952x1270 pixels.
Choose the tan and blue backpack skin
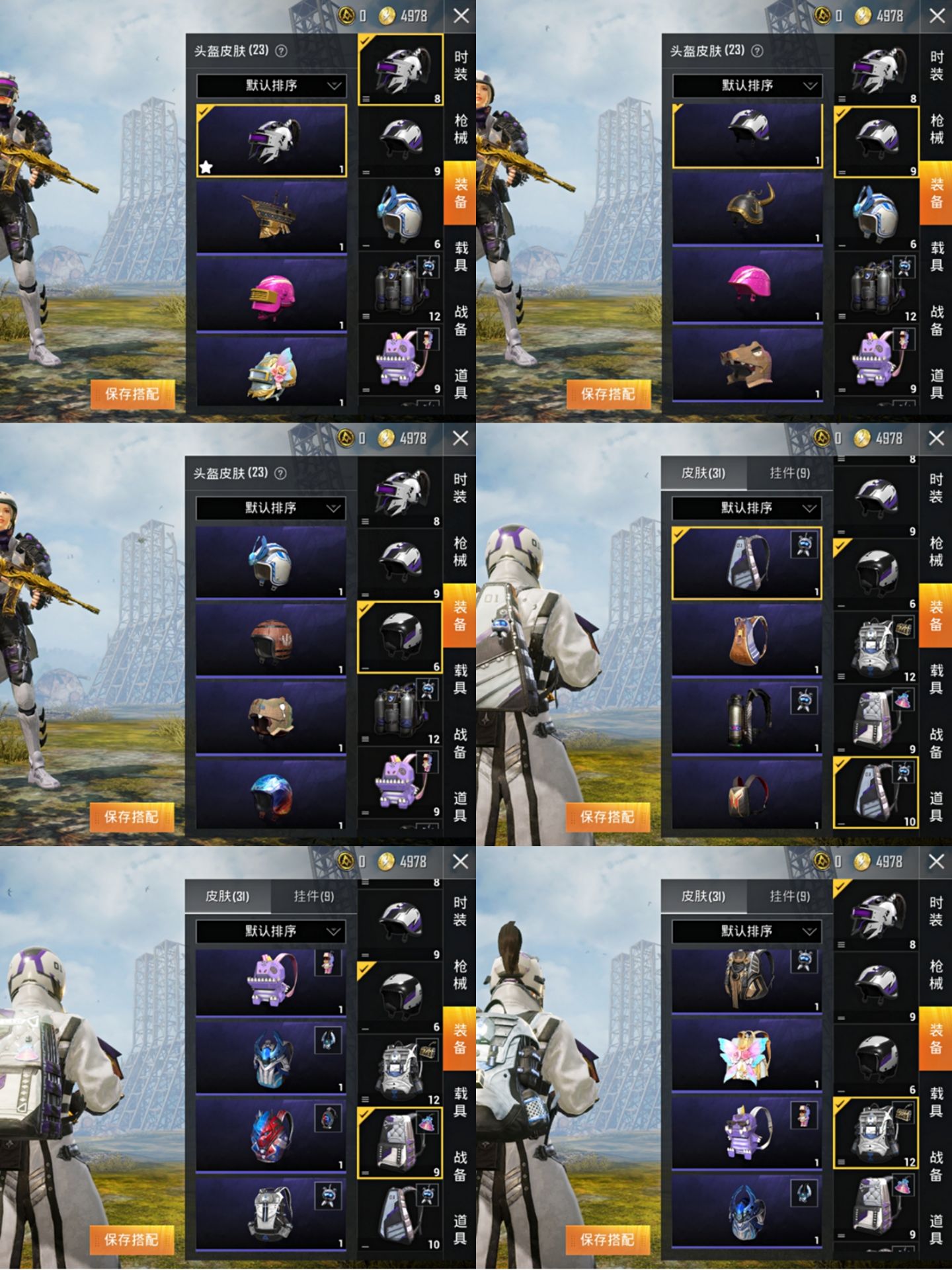coord(747,640)
